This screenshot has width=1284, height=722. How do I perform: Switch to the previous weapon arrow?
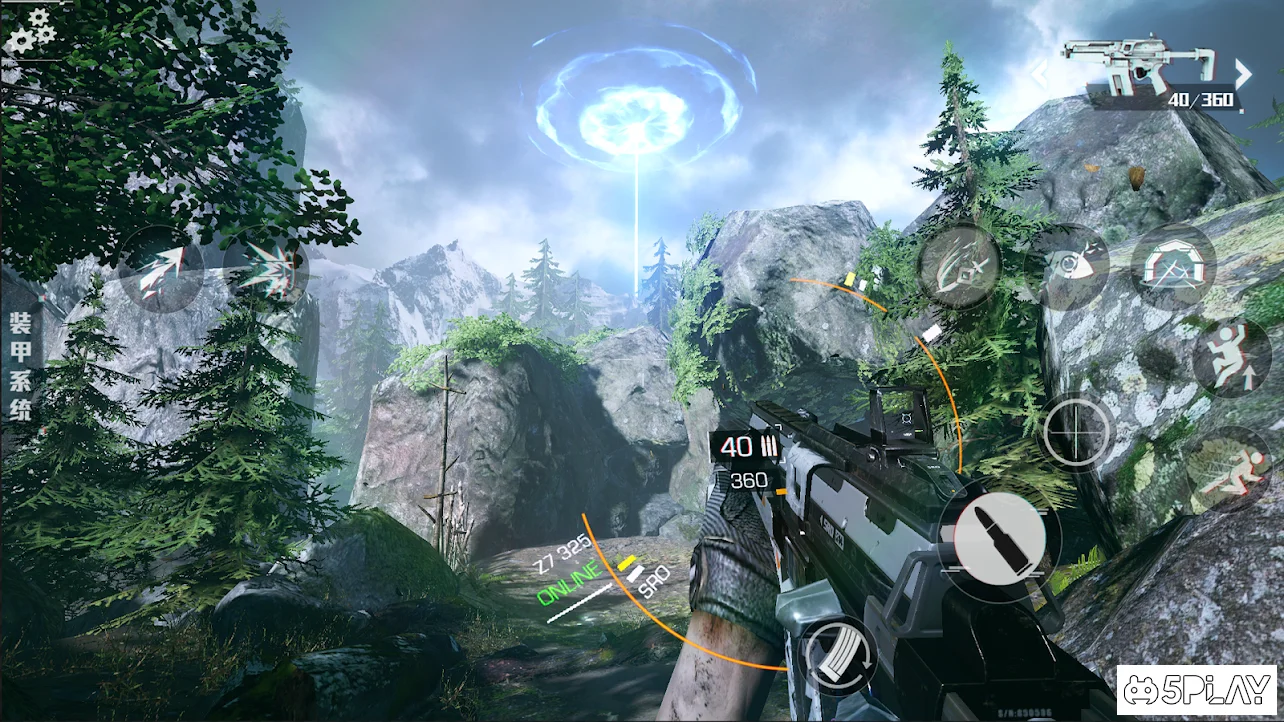1040,72
